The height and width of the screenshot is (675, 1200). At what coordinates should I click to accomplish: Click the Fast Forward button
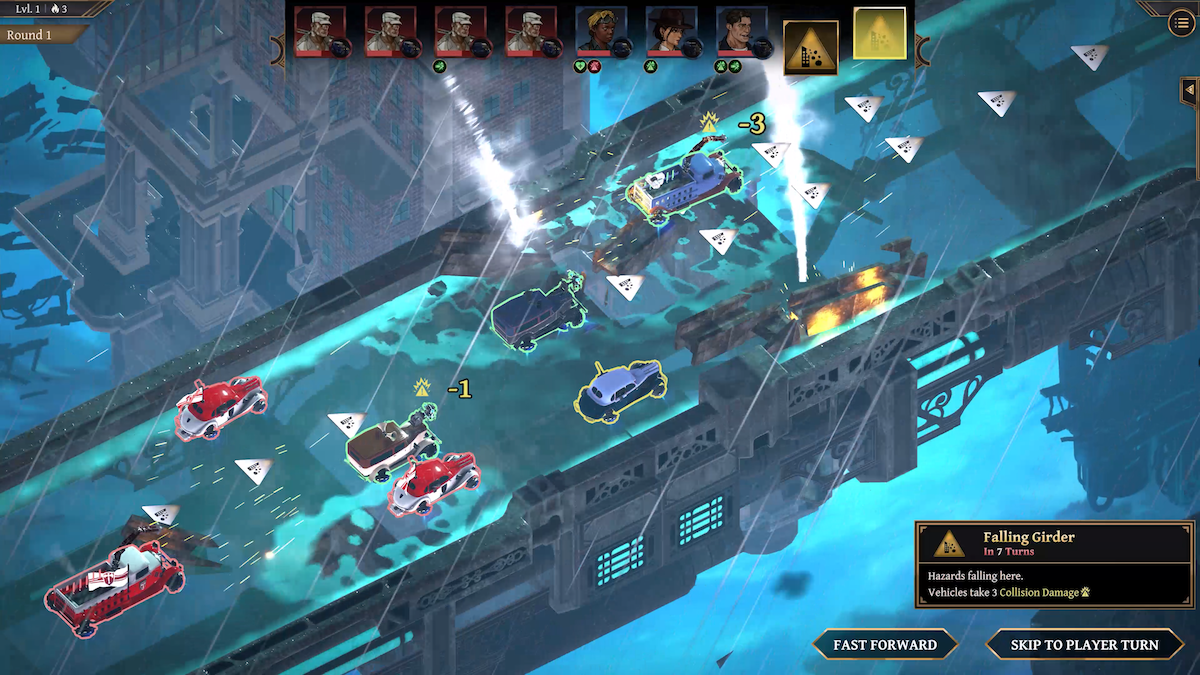pos(885,645)
